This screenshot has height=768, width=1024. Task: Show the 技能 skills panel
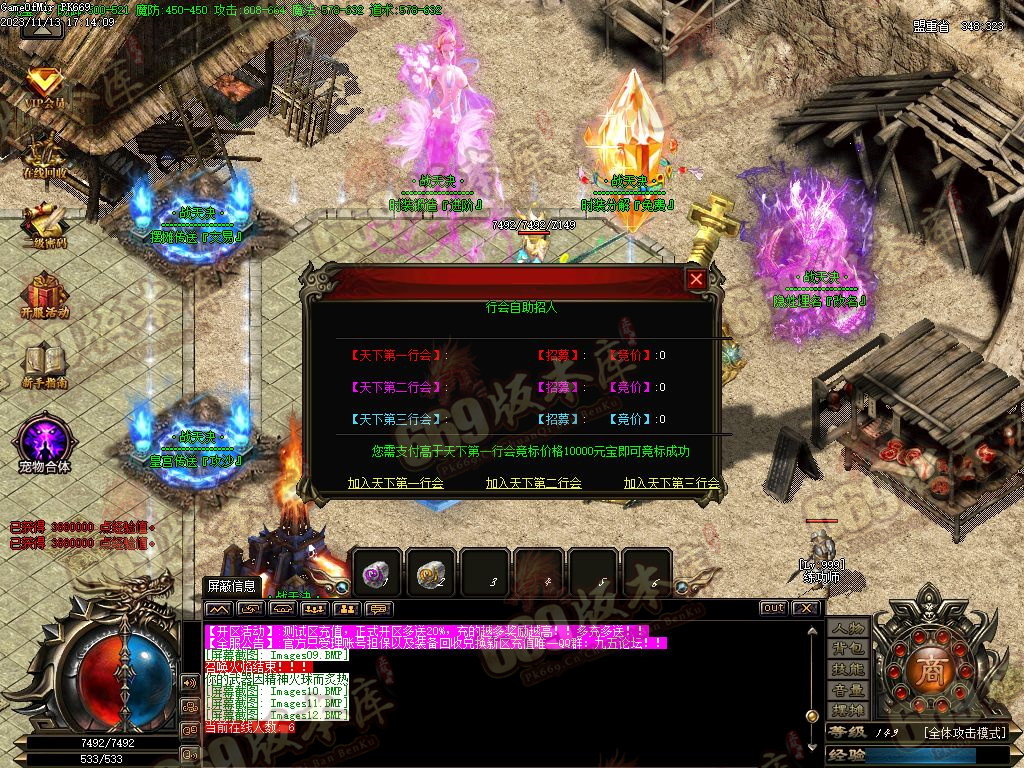click(848, 669)
